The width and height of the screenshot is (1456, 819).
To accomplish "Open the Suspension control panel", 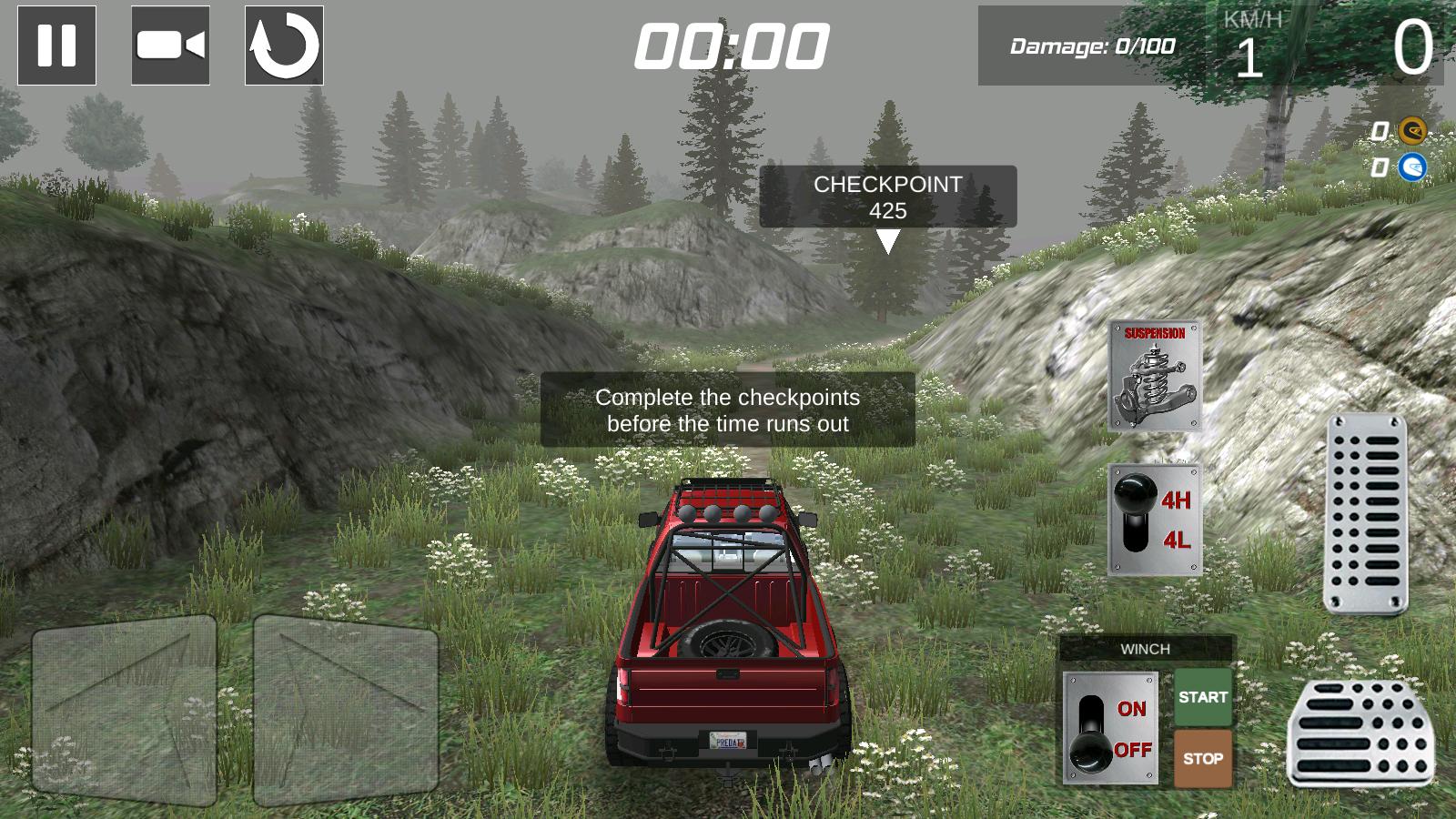I will (1154, 373).
